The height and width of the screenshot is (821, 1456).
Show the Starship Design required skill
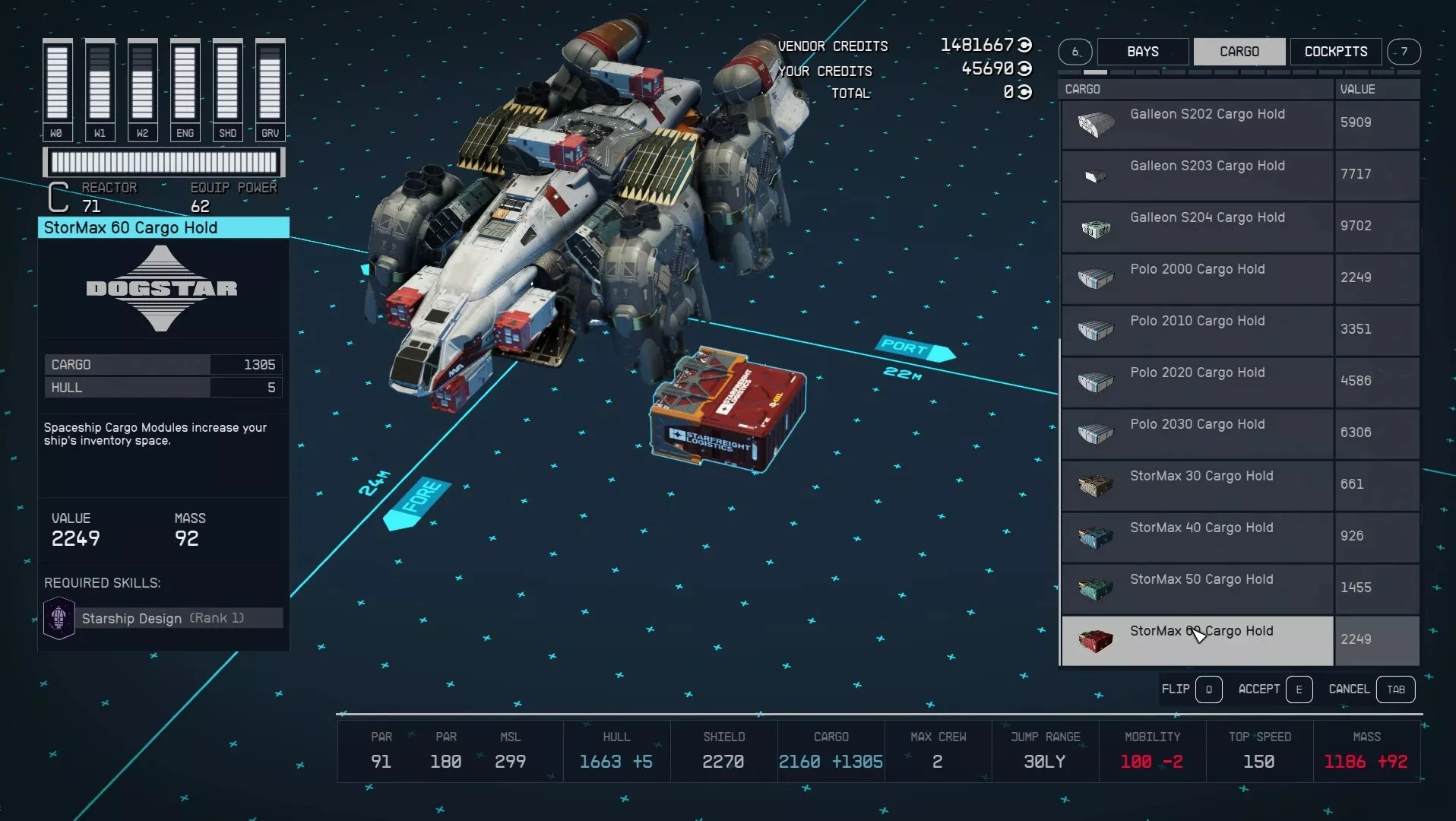163,618
